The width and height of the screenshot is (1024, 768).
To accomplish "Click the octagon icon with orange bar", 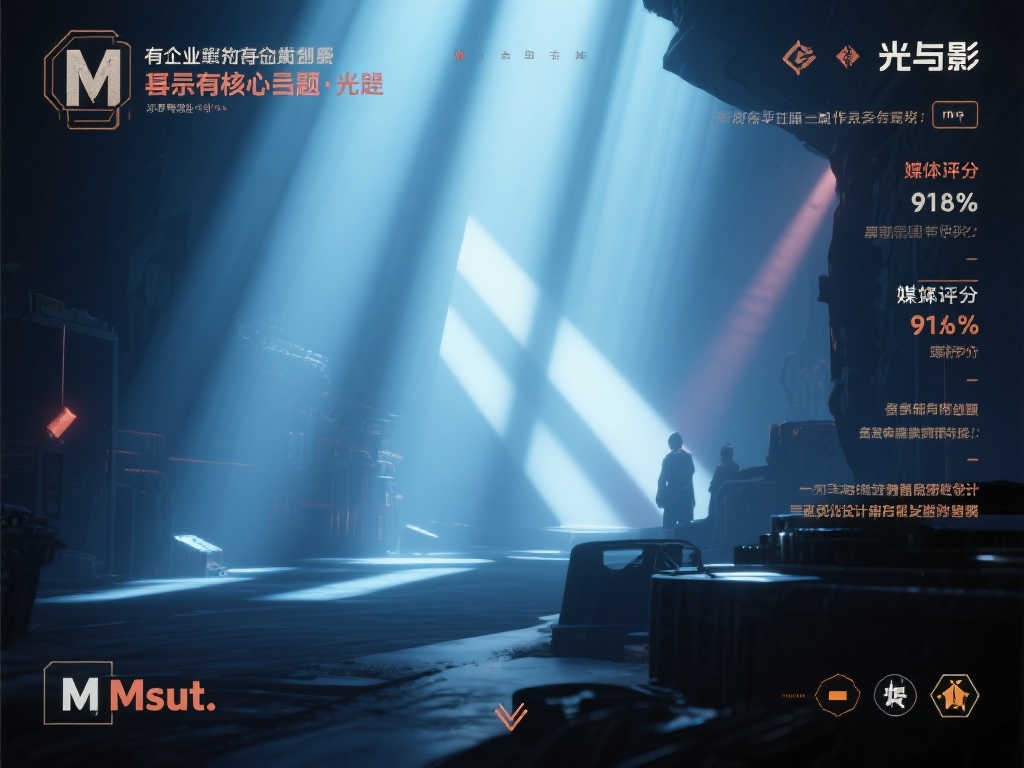I will (838, 695).
